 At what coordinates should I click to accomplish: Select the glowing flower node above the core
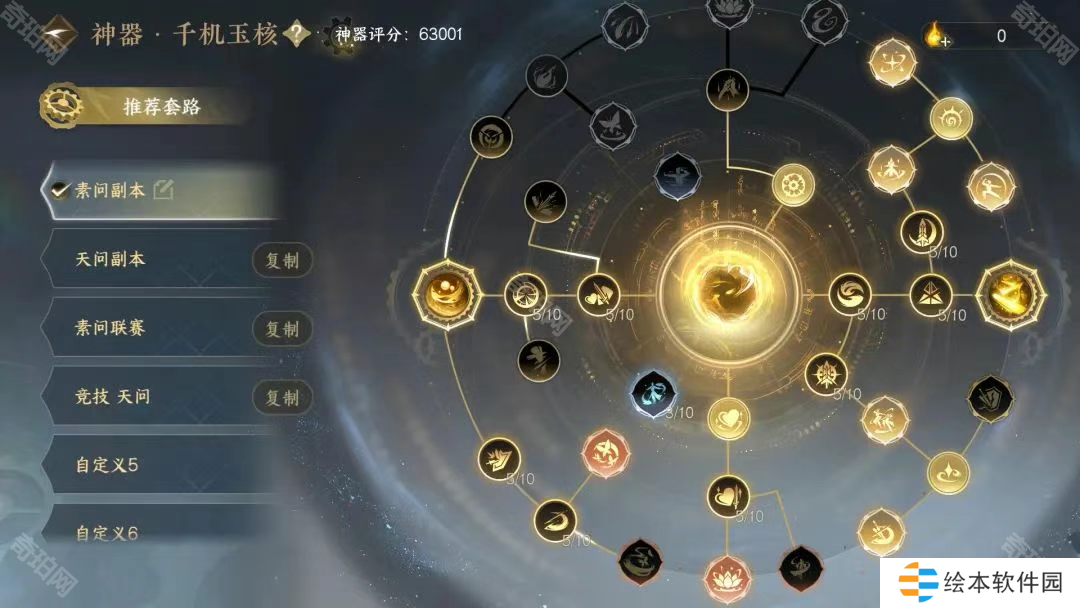tap(793, 185)
